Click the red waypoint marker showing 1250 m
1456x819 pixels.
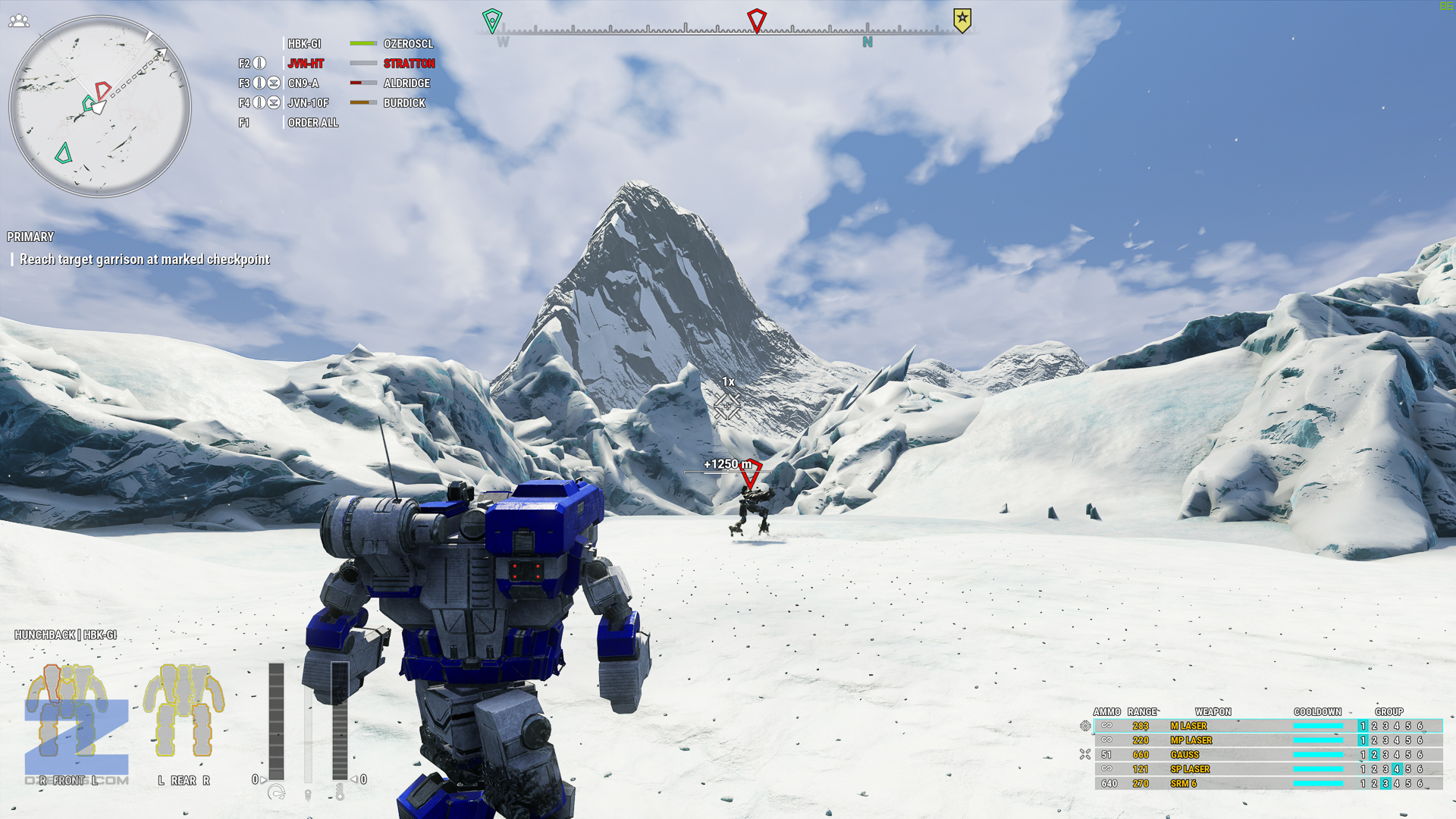pos(750,474)
